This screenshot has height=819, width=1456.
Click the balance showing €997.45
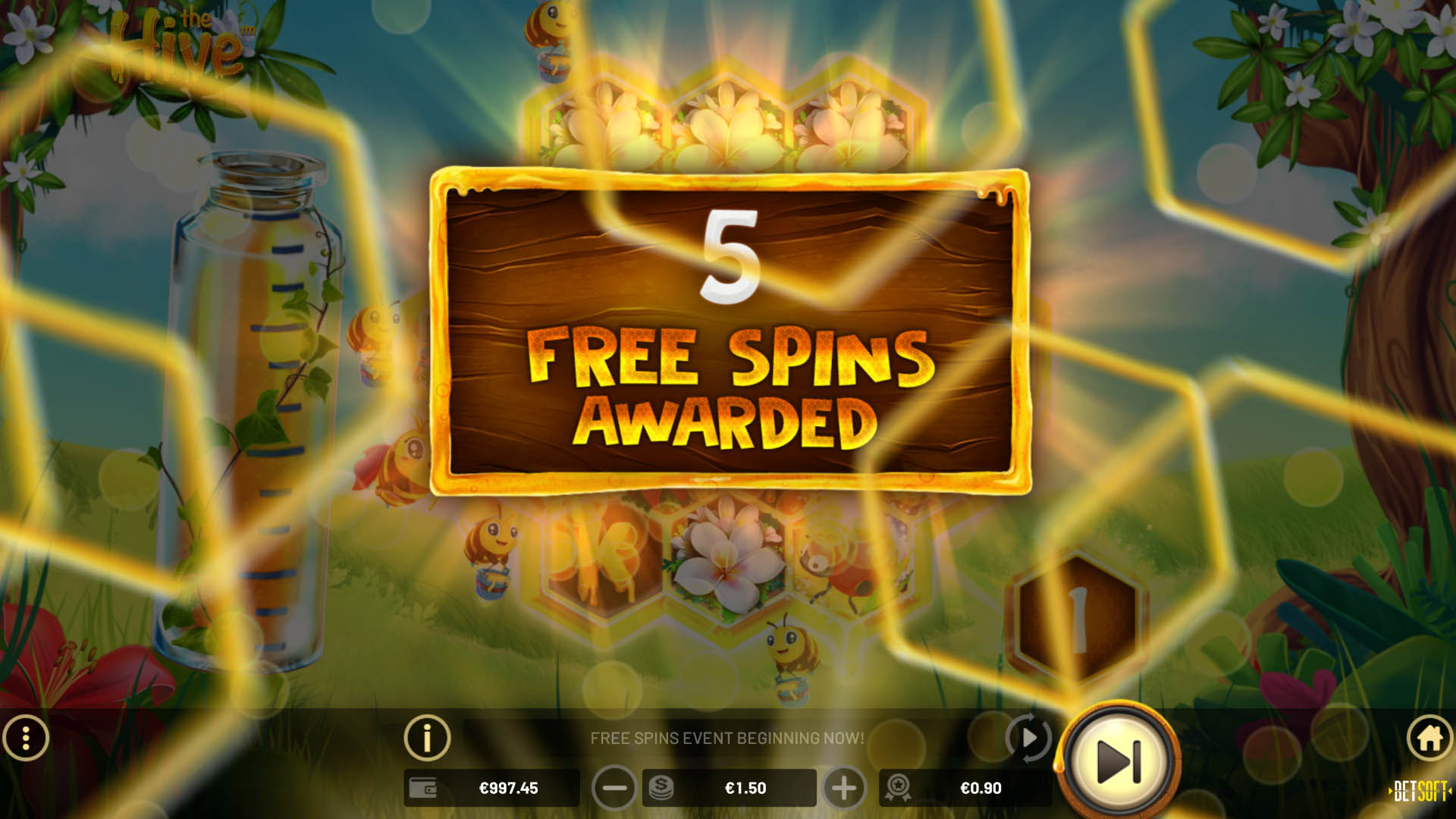pyautogui.click(x=507, y=788)
